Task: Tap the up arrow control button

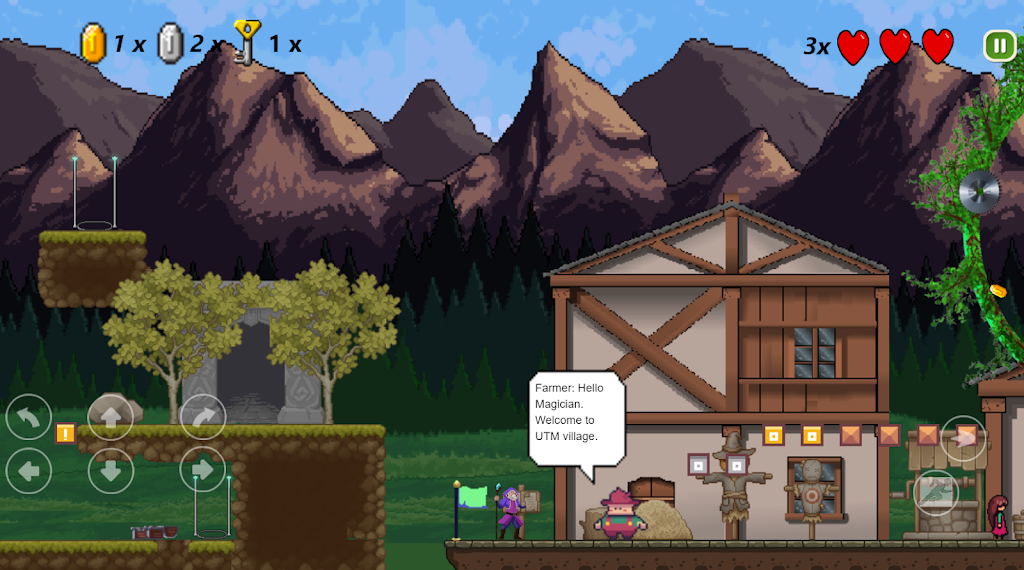Action: [x=111, y=418]
